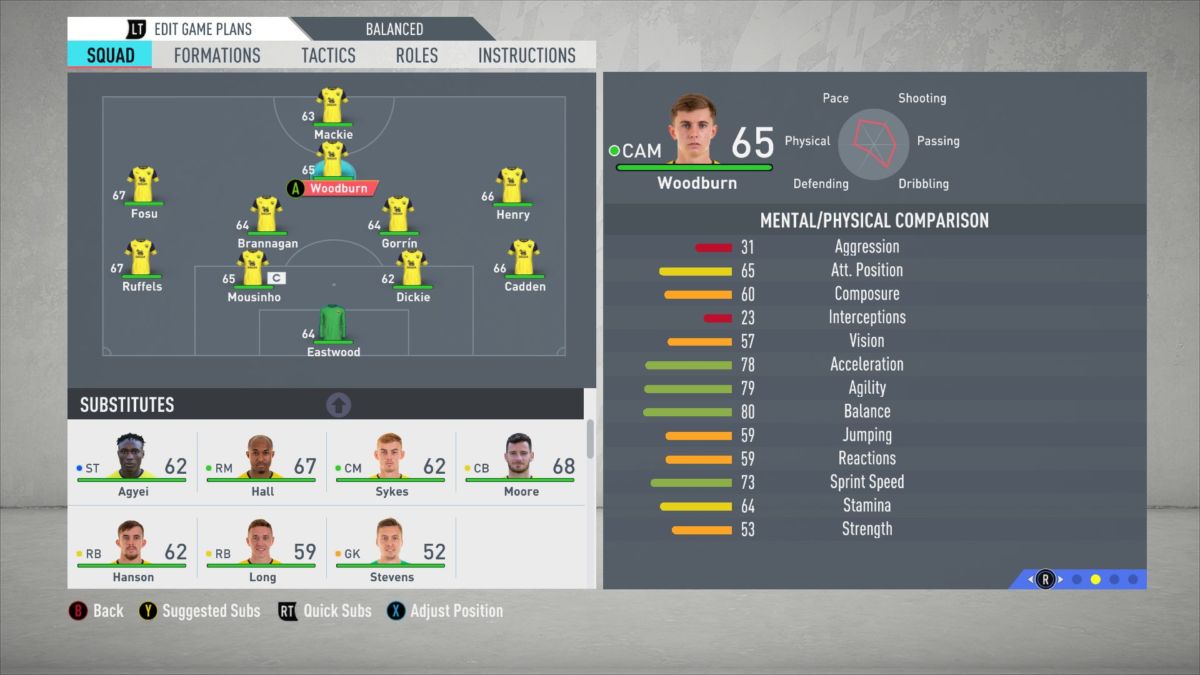Pick substitute Moore
This screenshot has width=1200, height=675.
(x=520, y=462)
